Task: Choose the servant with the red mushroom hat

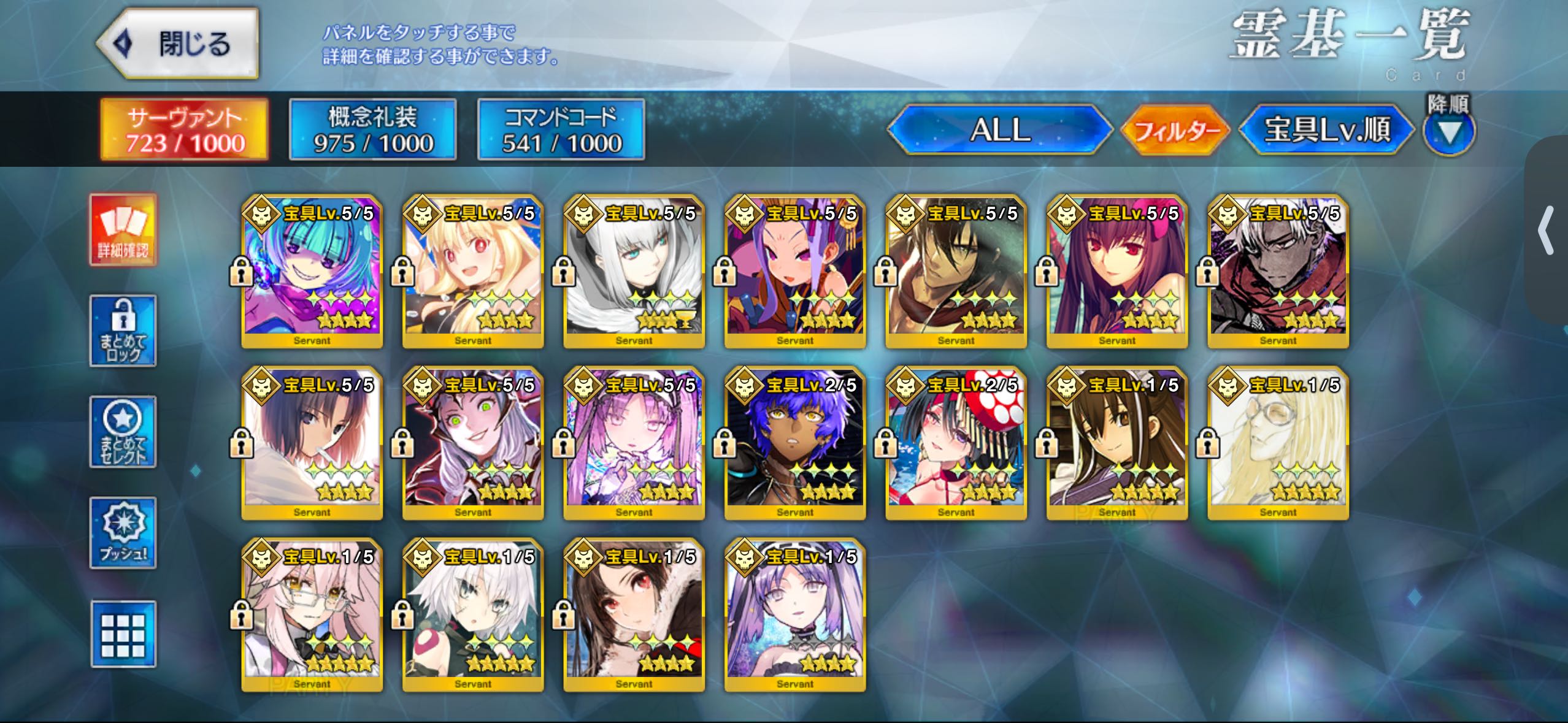Action: coord(956,443)
